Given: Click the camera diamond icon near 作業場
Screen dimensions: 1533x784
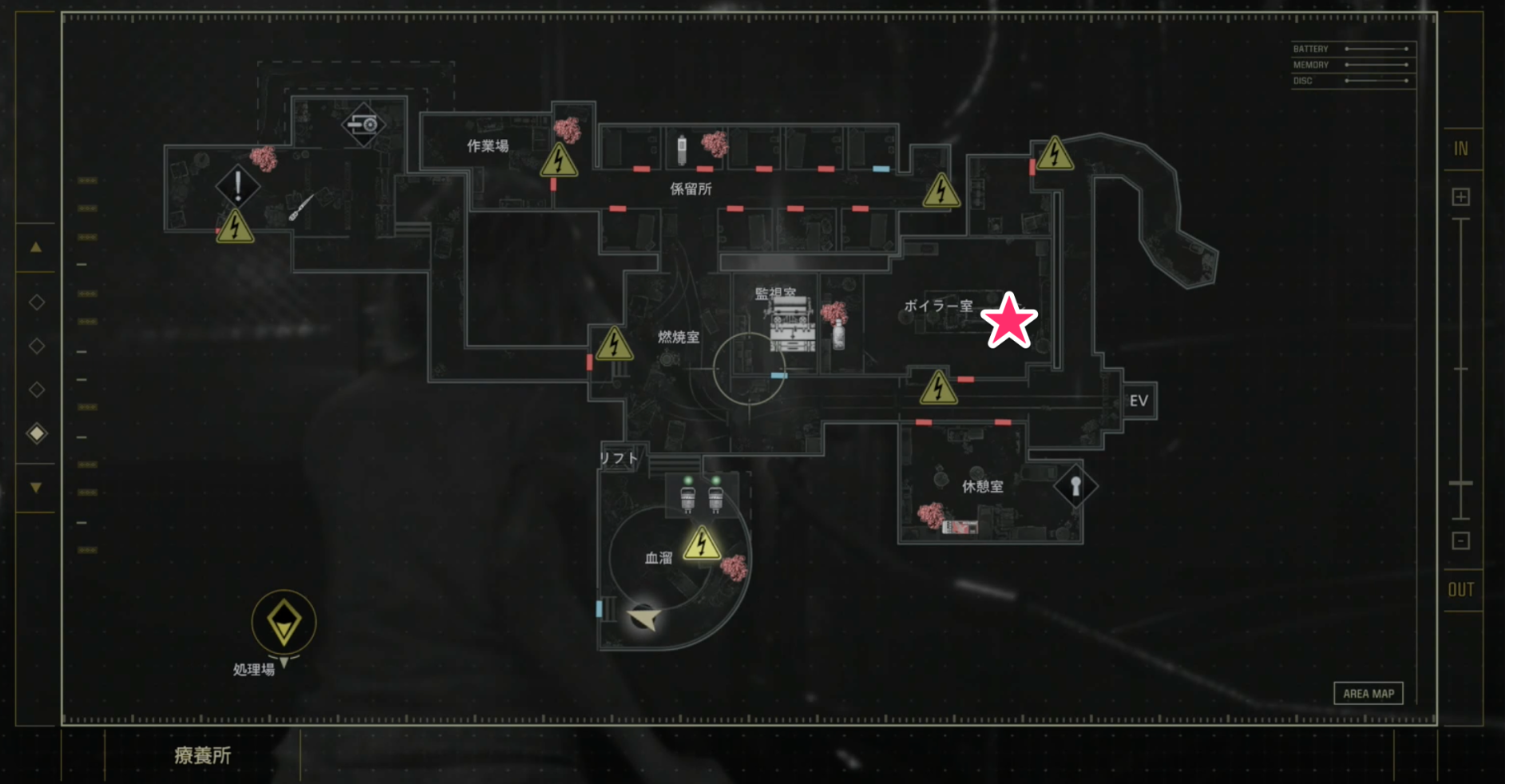Looking at the screenshot, I should point(363,125).
